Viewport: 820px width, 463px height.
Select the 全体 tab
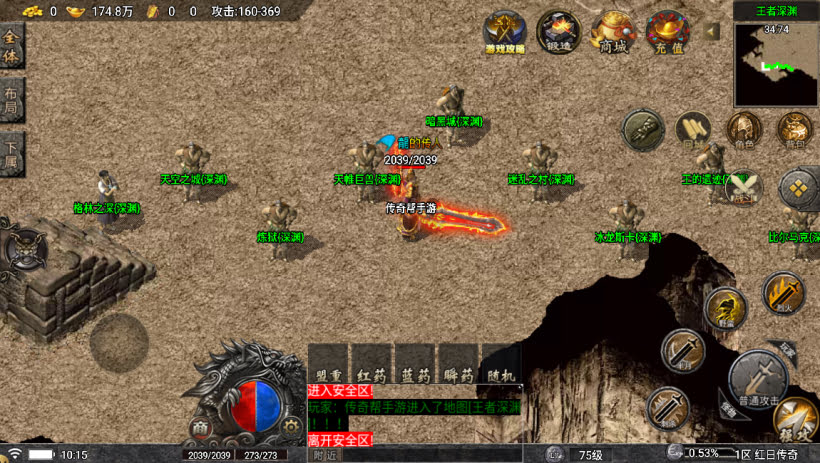(12, 48)
